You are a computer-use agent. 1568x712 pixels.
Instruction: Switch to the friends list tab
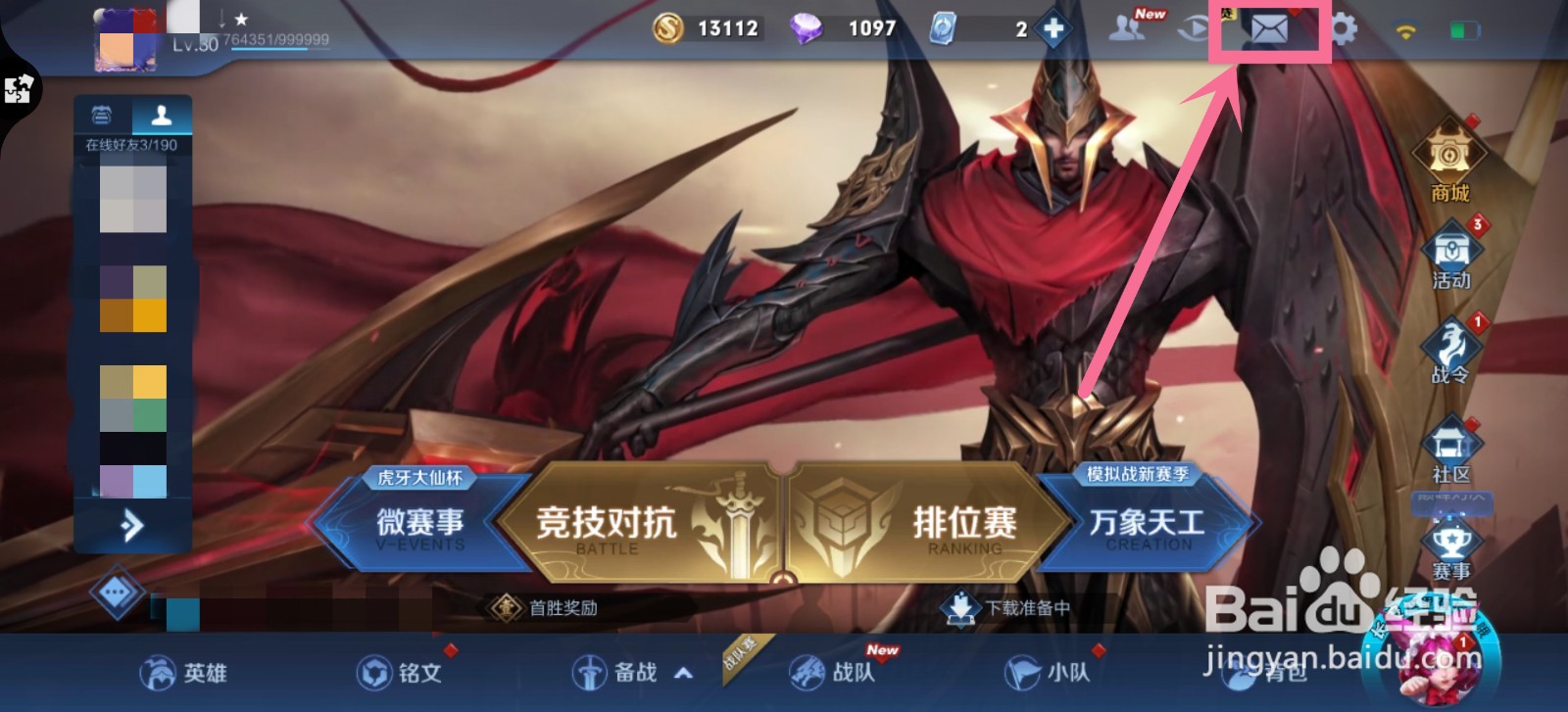[x=164, y=113]
